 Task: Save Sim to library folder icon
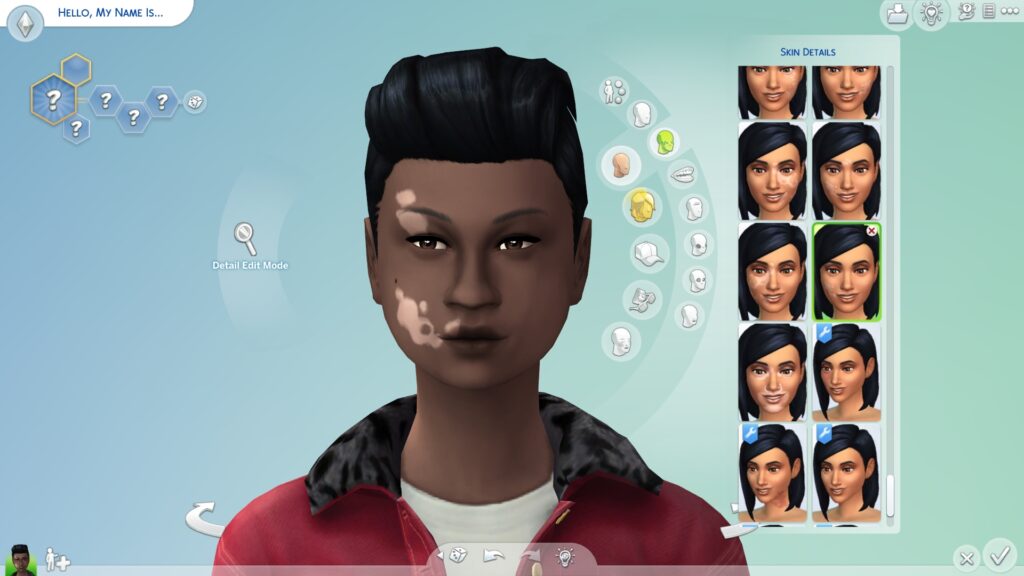[896, 13]
